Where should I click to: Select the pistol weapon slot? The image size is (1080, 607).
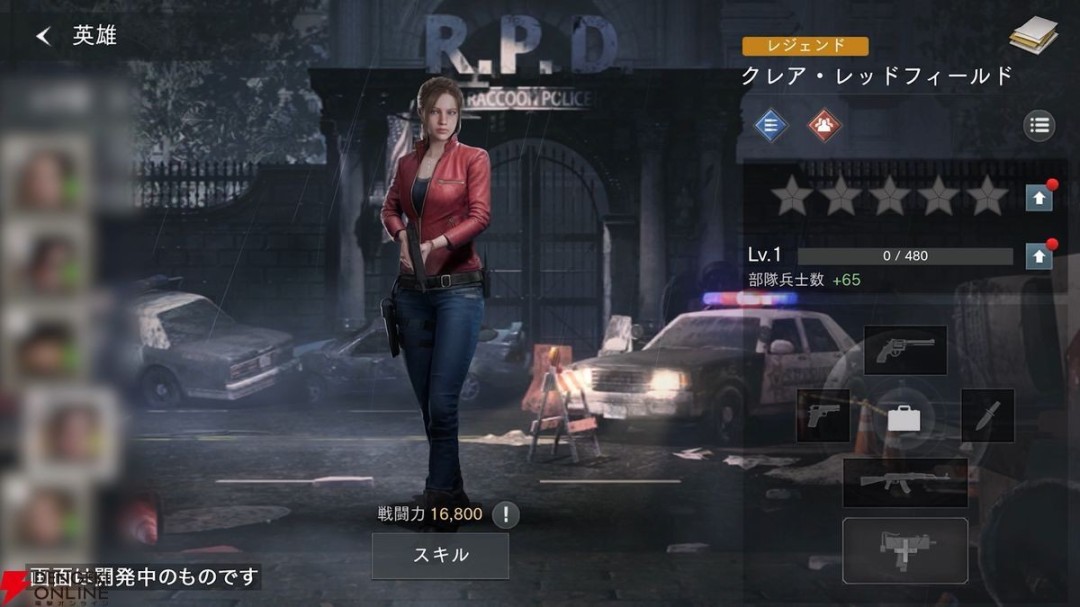[x=823, y=416]
